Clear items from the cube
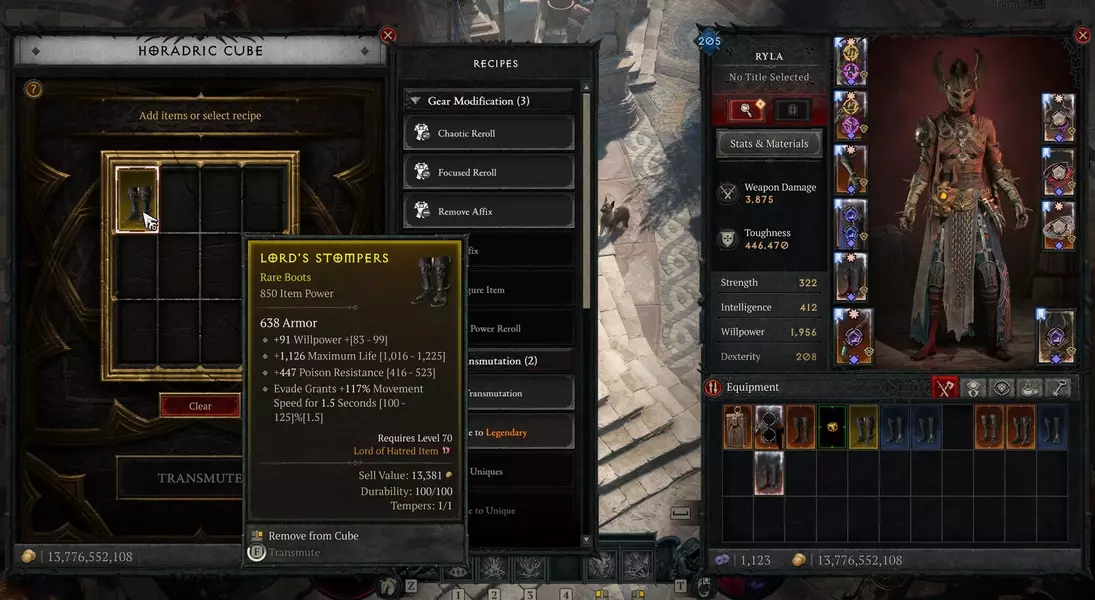Viewport: 1095px width, 600px height. [x=200, y=406]
